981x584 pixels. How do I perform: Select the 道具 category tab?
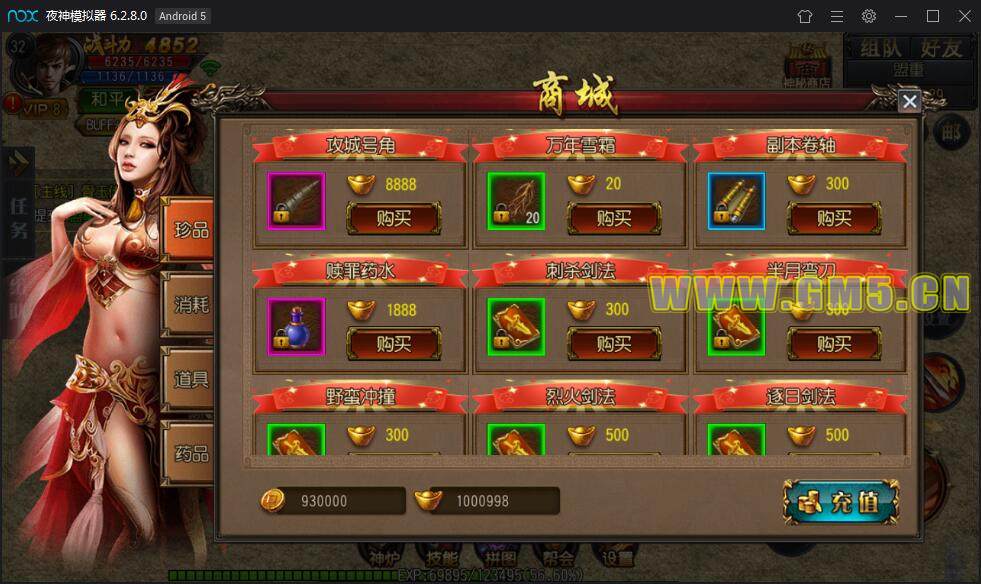click(x=191, y=378)
